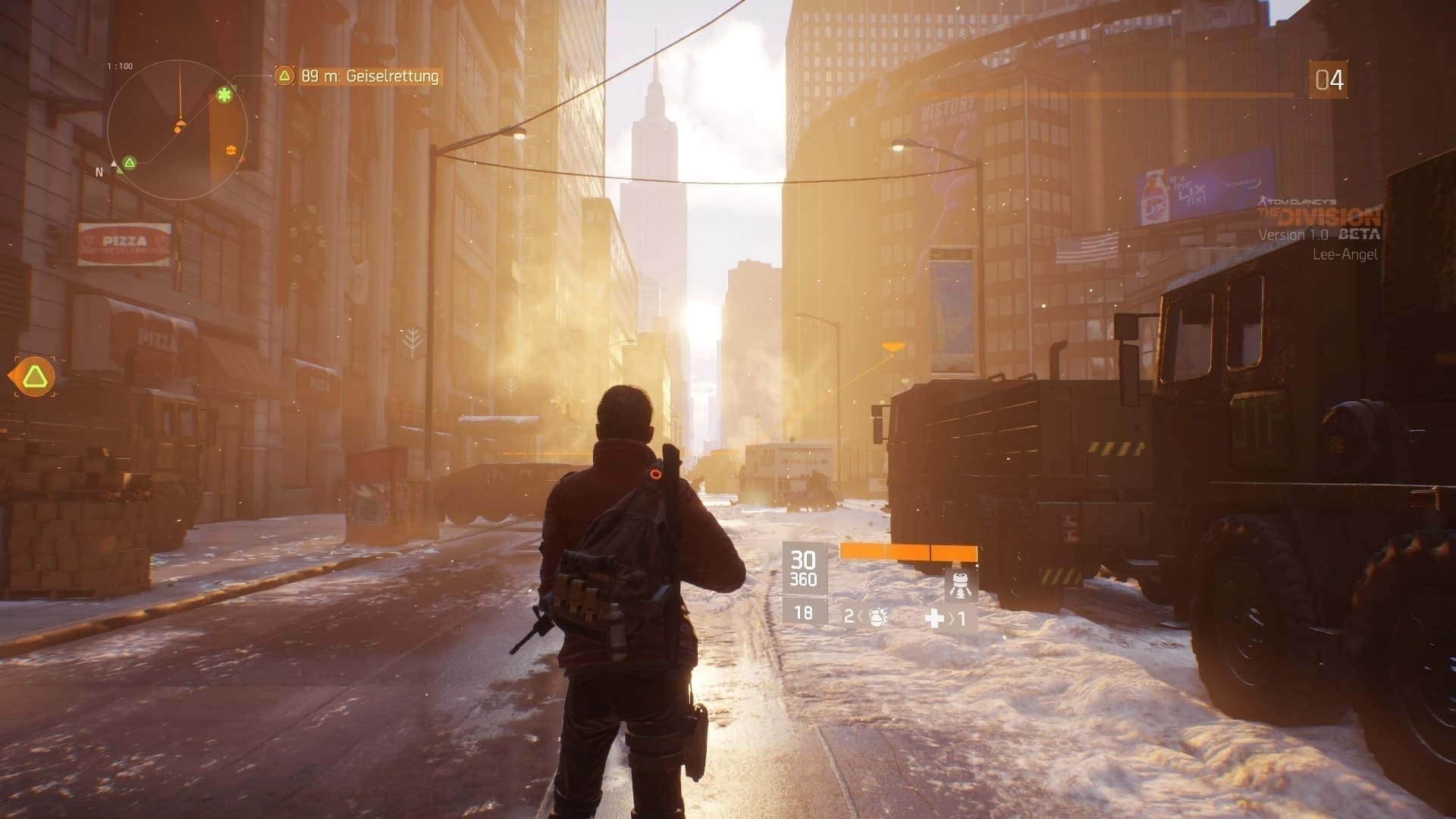This screenshot has height=819, width=1456.
Task: Click the grenade icon in the HUD
Action: click(877, 618)
